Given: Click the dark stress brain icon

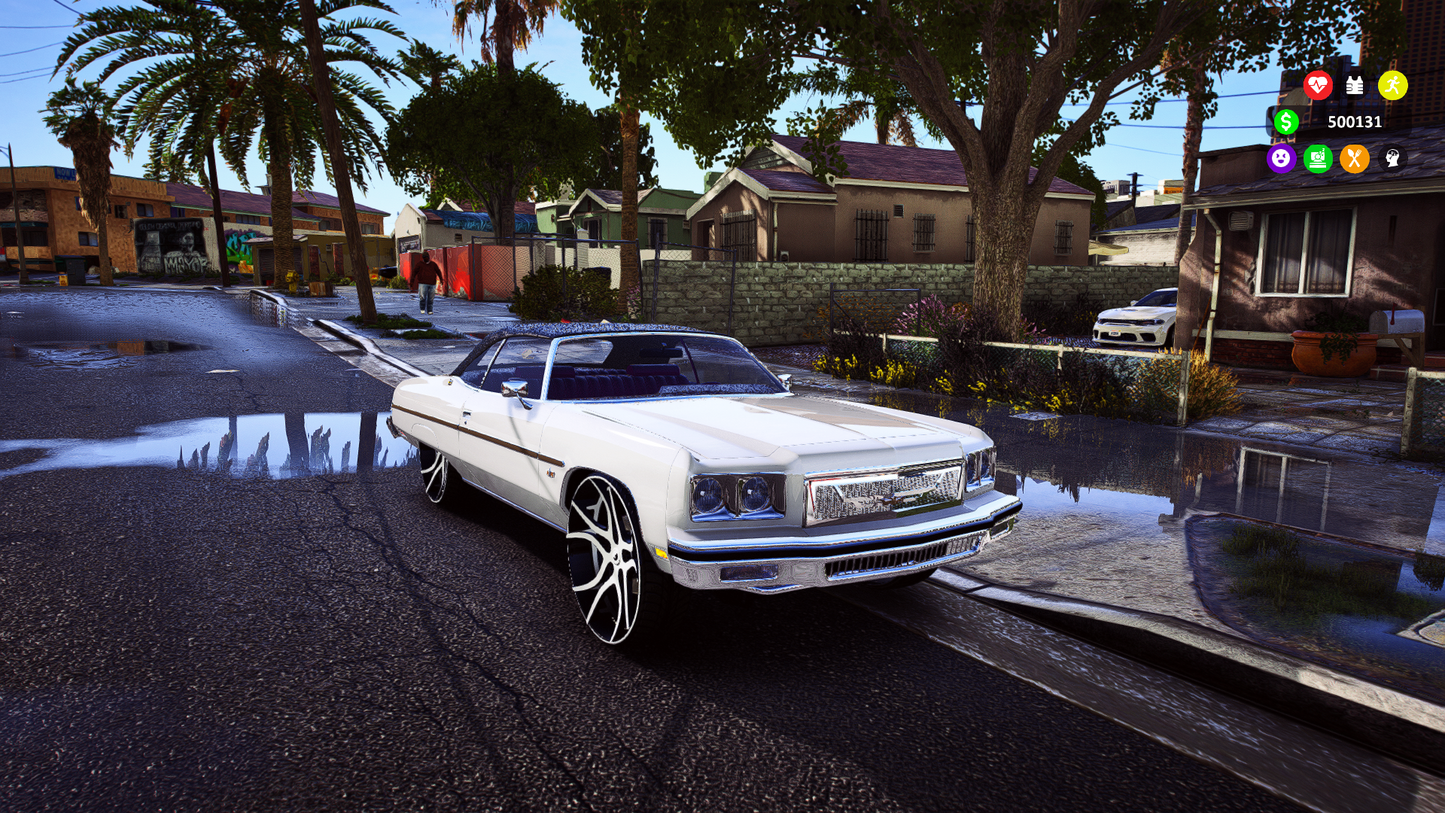Looking at the screenshot, I should pyautogui.click(x=1392, y=158).
